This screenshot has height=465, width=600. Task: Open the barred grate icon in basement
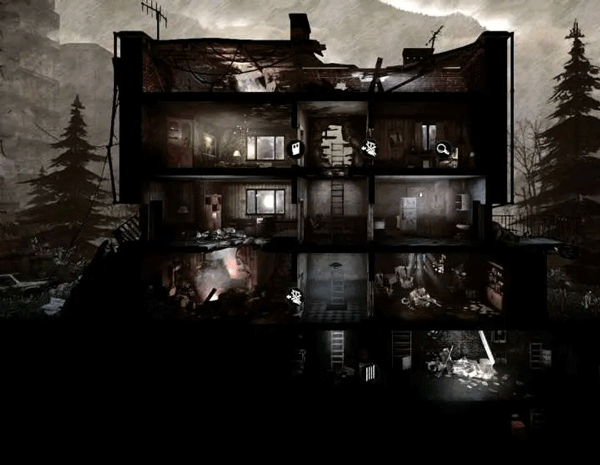[x=369, y=372]
